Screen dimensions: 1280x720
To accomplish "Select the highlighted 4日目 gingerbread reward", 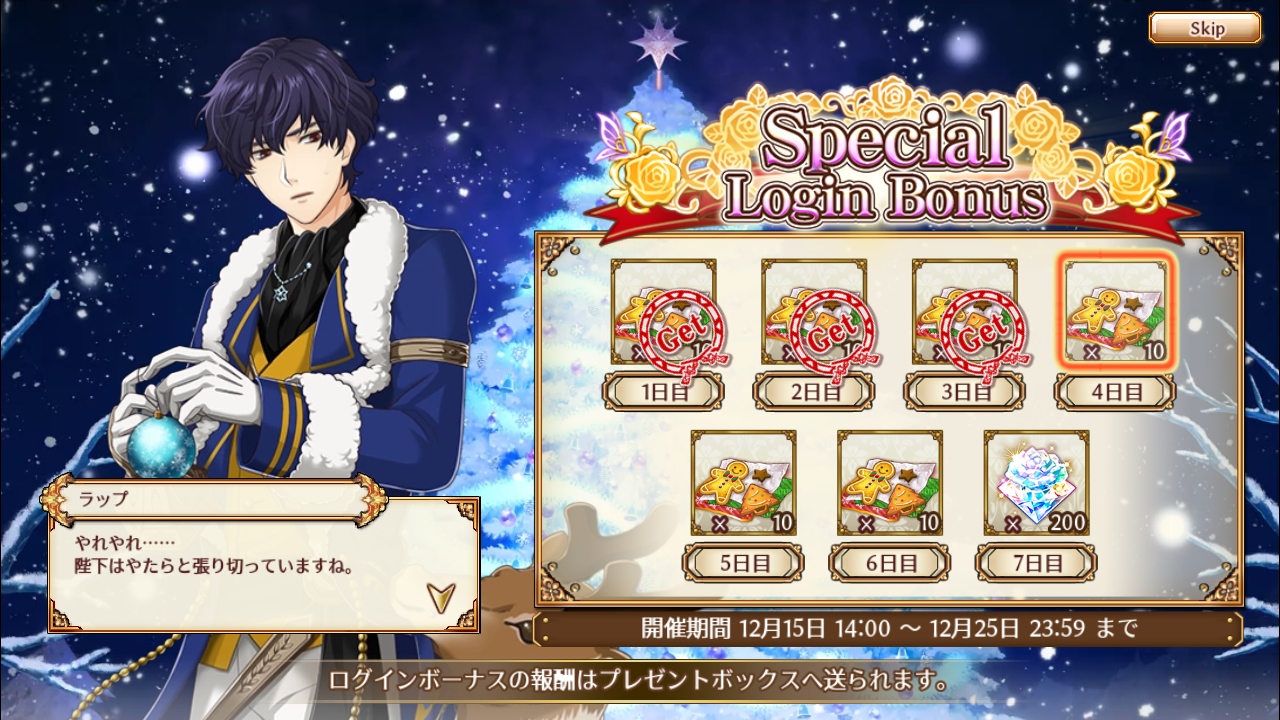I will tap(1115, 311).
